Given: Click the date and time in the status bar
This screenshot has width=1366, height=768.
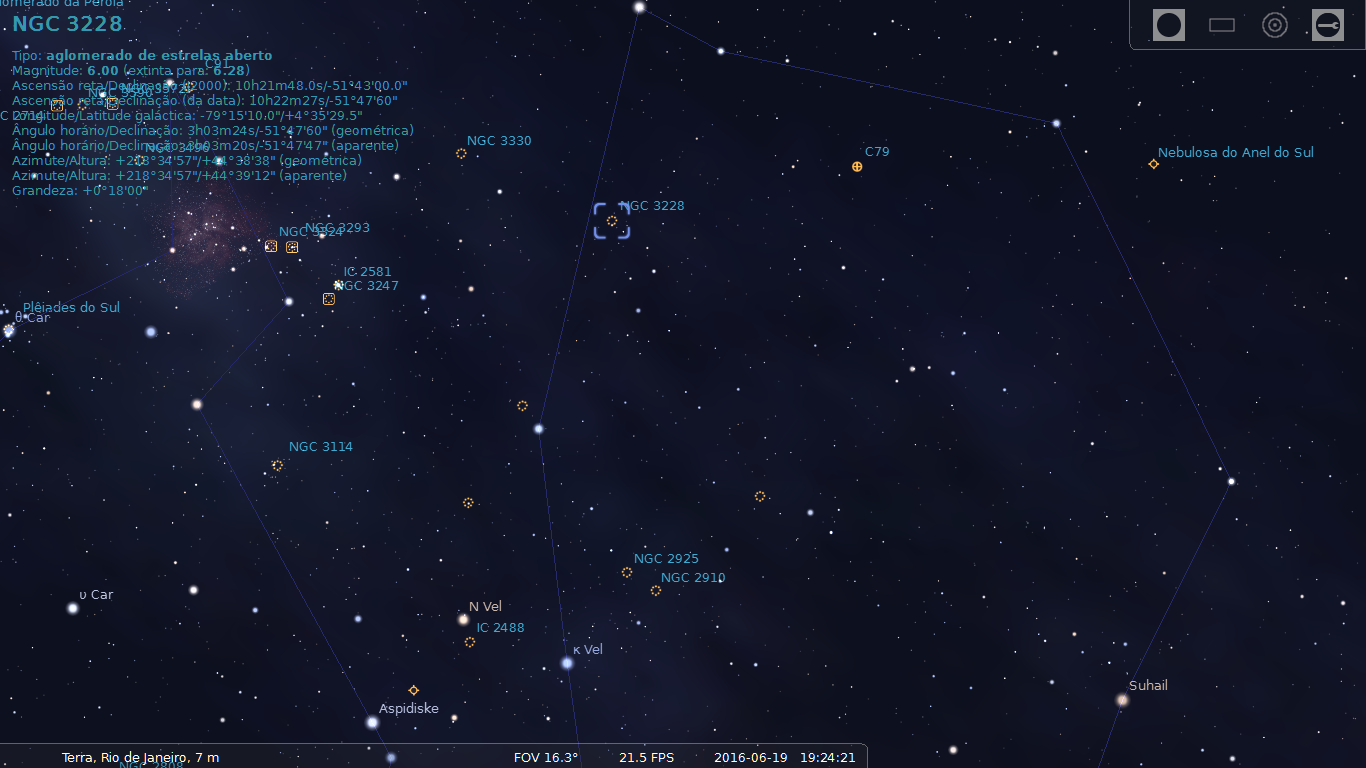Looking at the screenshot, I should point(785,757).
